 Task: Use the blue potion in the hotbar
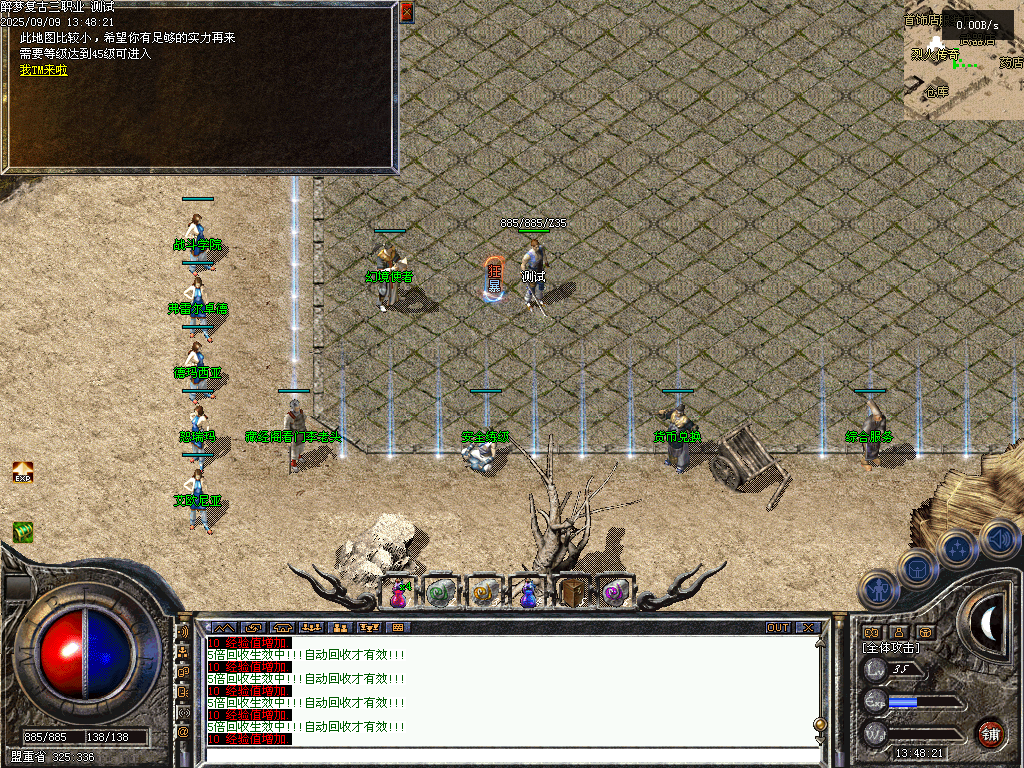tap(527, 593)
